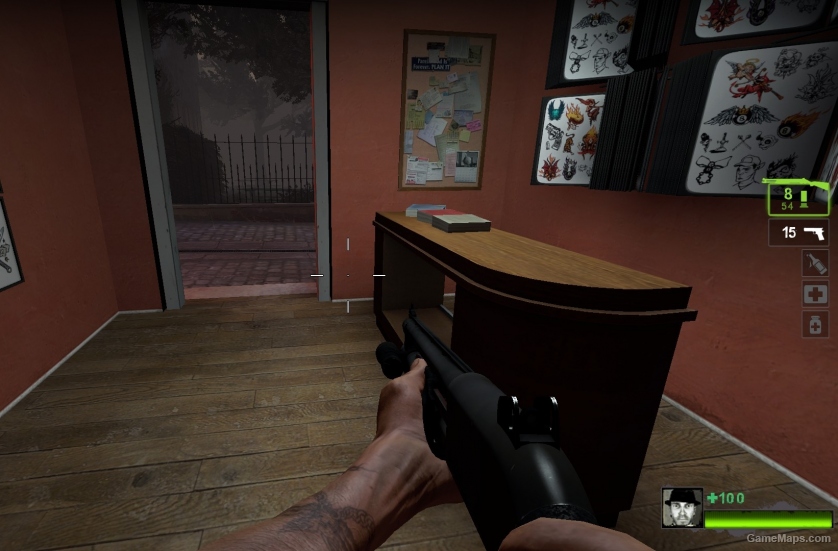Select the pain pills bottle slot

[814, 324]
